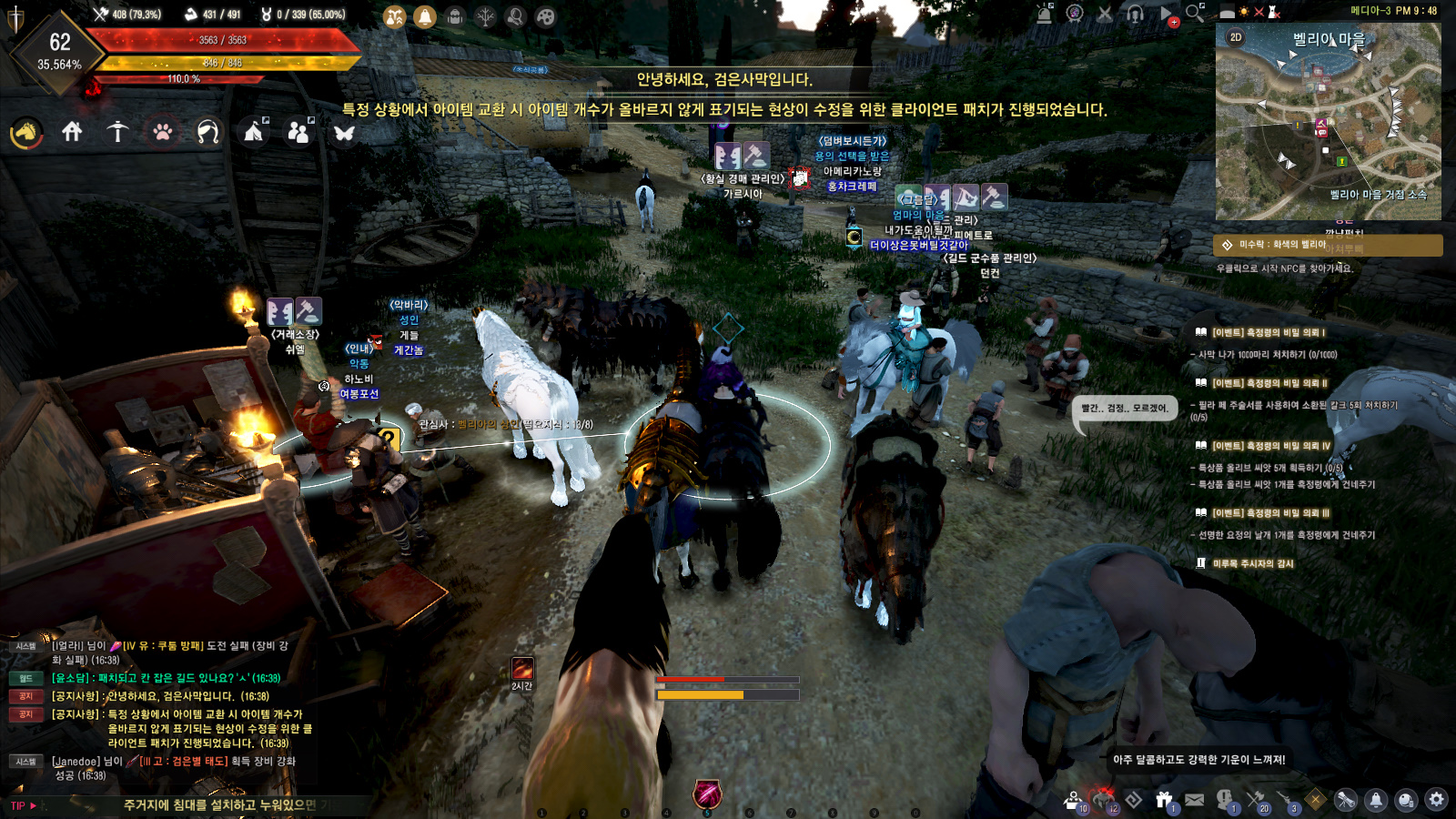Click the tent campsite icon

point(254,132)
